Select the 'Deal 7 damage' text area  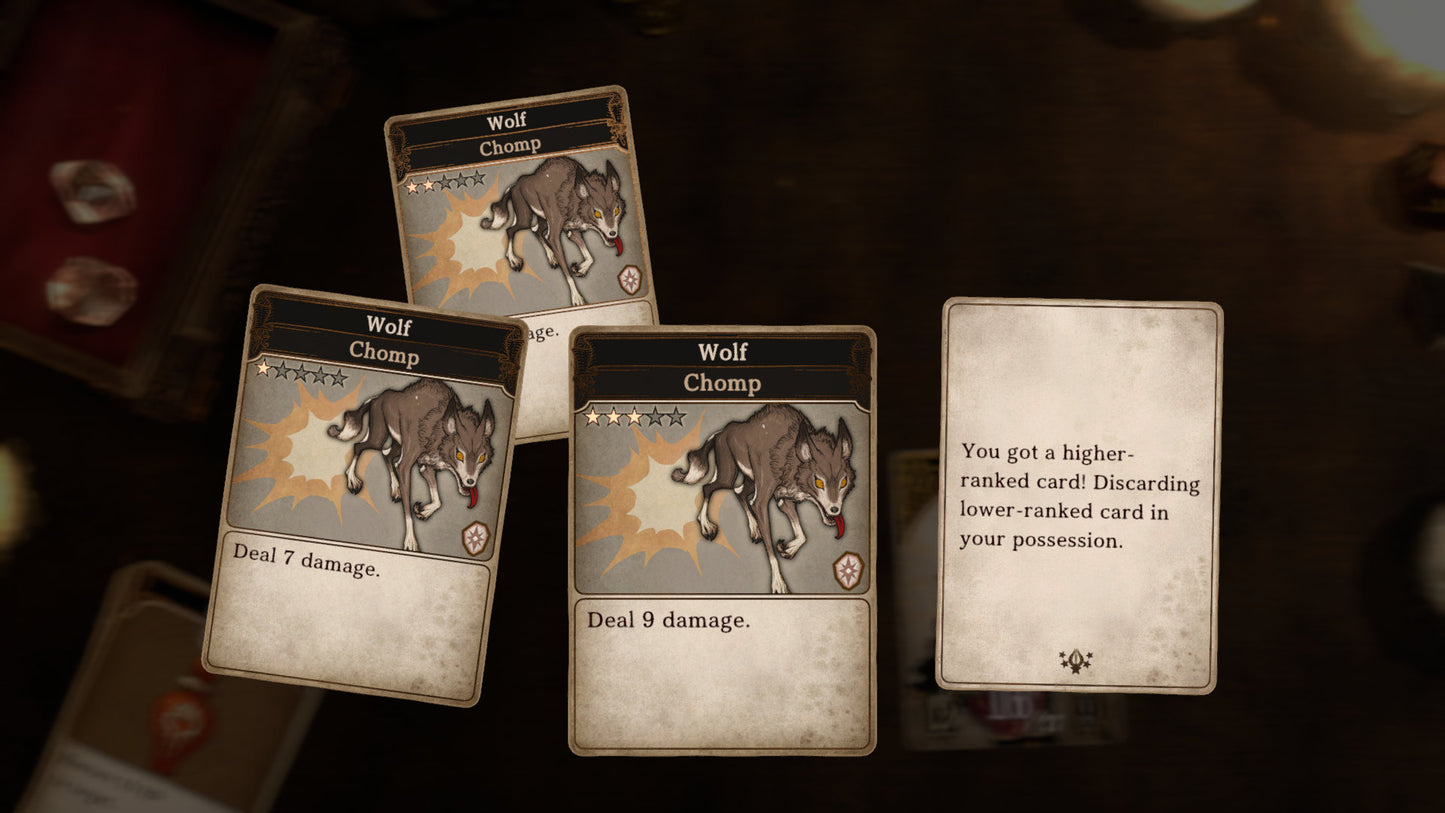[305, 561]
